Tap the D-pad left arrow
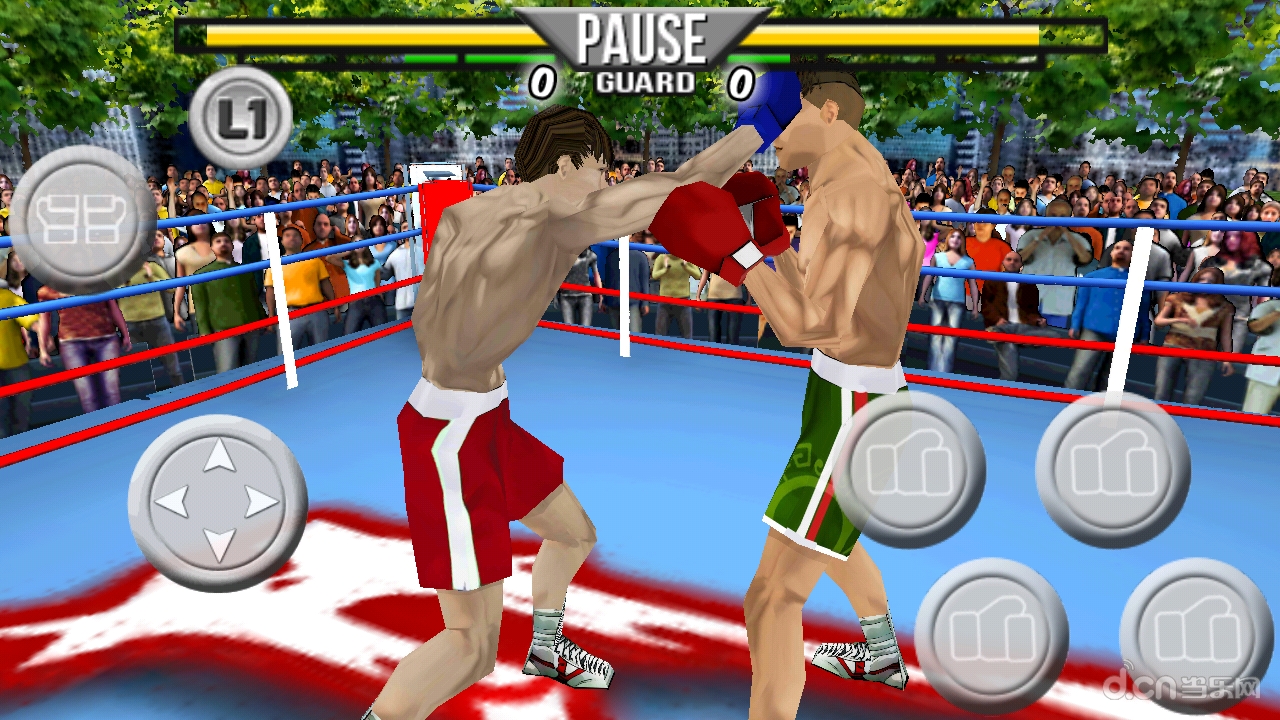This screenshot has height=720, width=1280. [x=174, y=501]
